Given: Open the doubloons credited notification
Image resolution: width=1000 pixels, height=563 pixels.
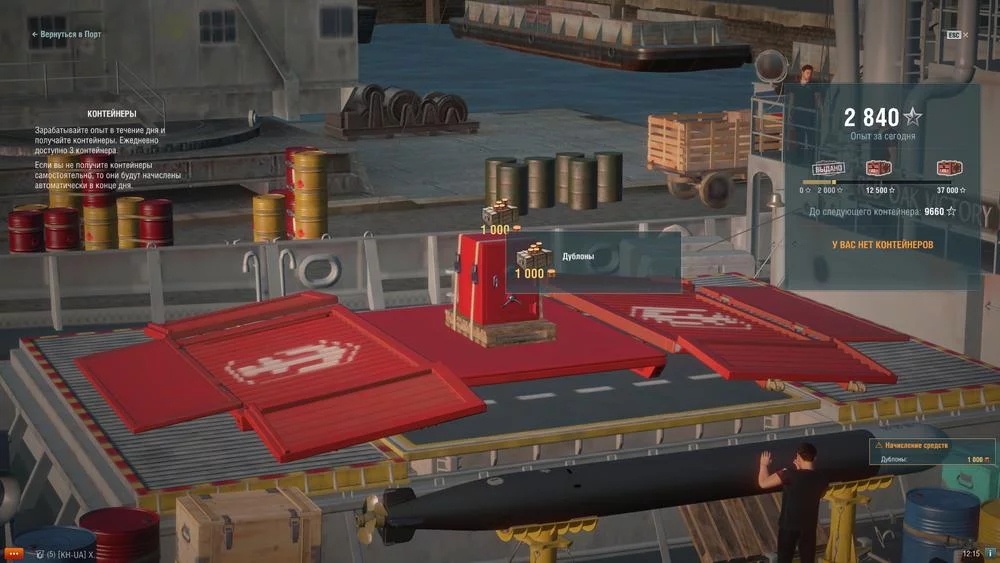Looking at the screenshot, I should pyautogui.click(x=932, y=452).
